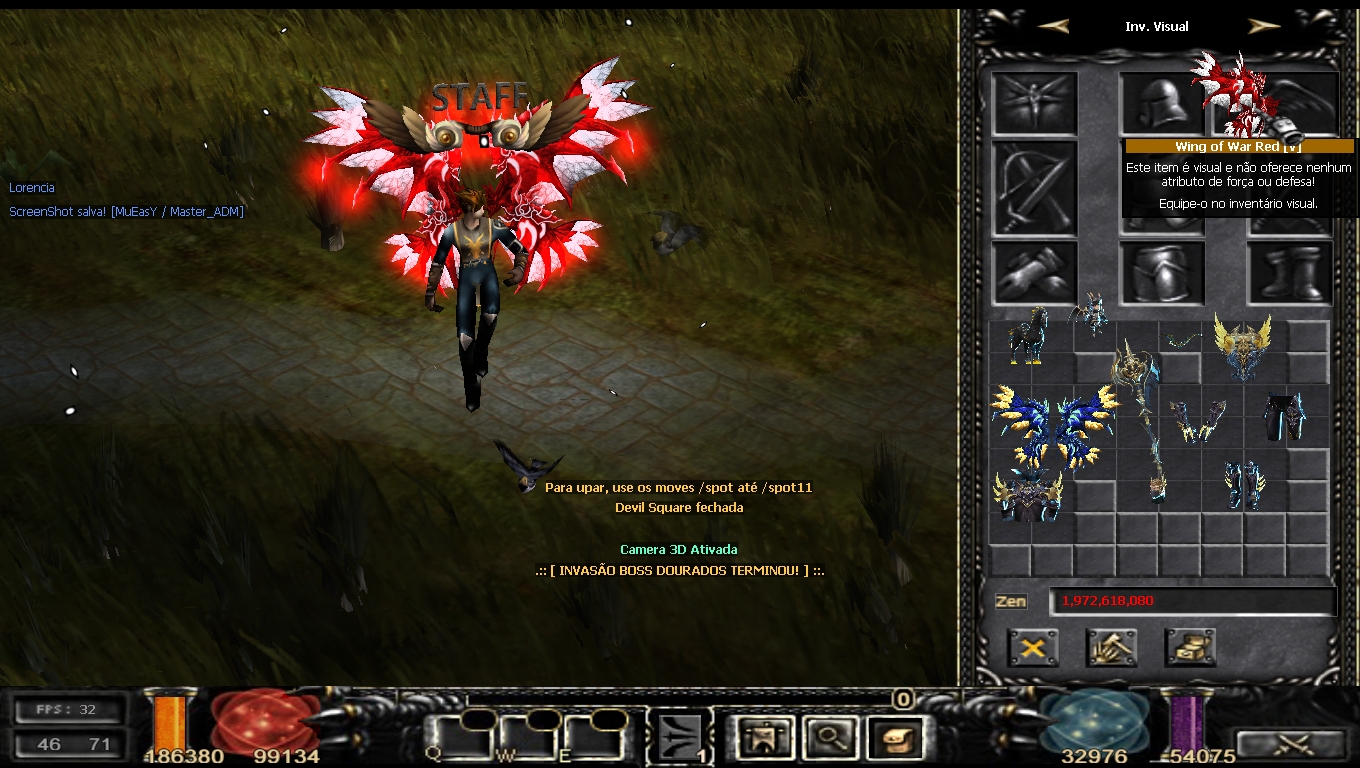
Task: Open the hammer repair button
Action: [x=1111, y=648]
